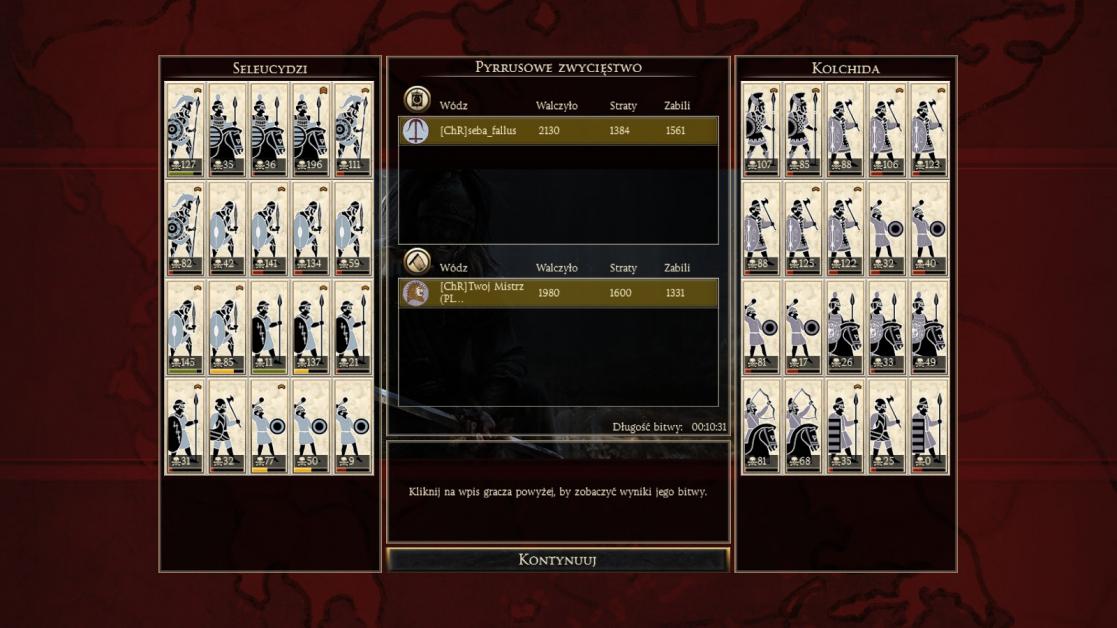Viewport: 1117px width, 628px height.
Task: Select Kolchida hoplite card with 107 kills
Action: pos(761,128)
